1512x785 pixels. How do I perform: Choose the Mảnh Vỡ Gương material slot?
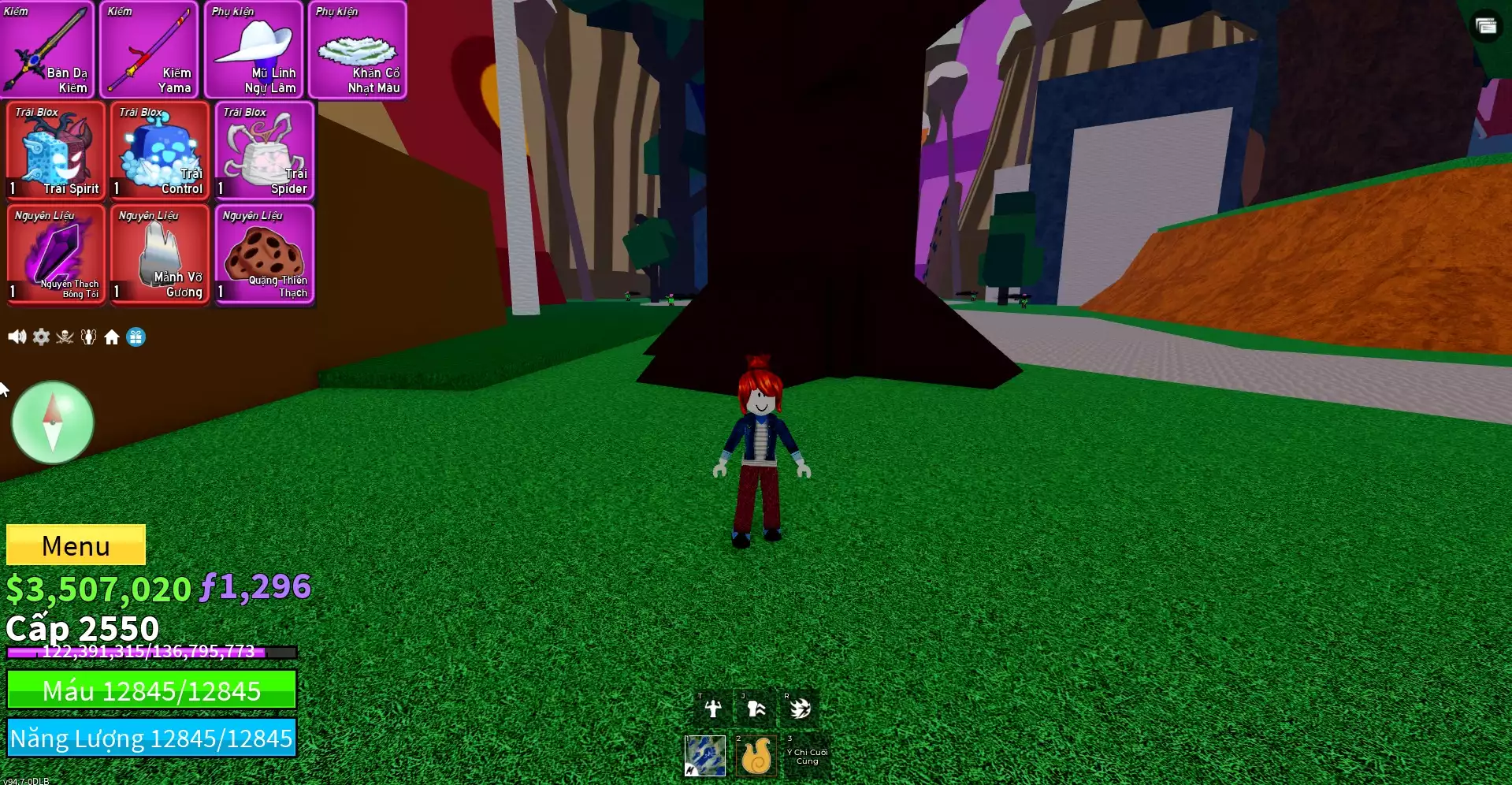tap(160, 255)
